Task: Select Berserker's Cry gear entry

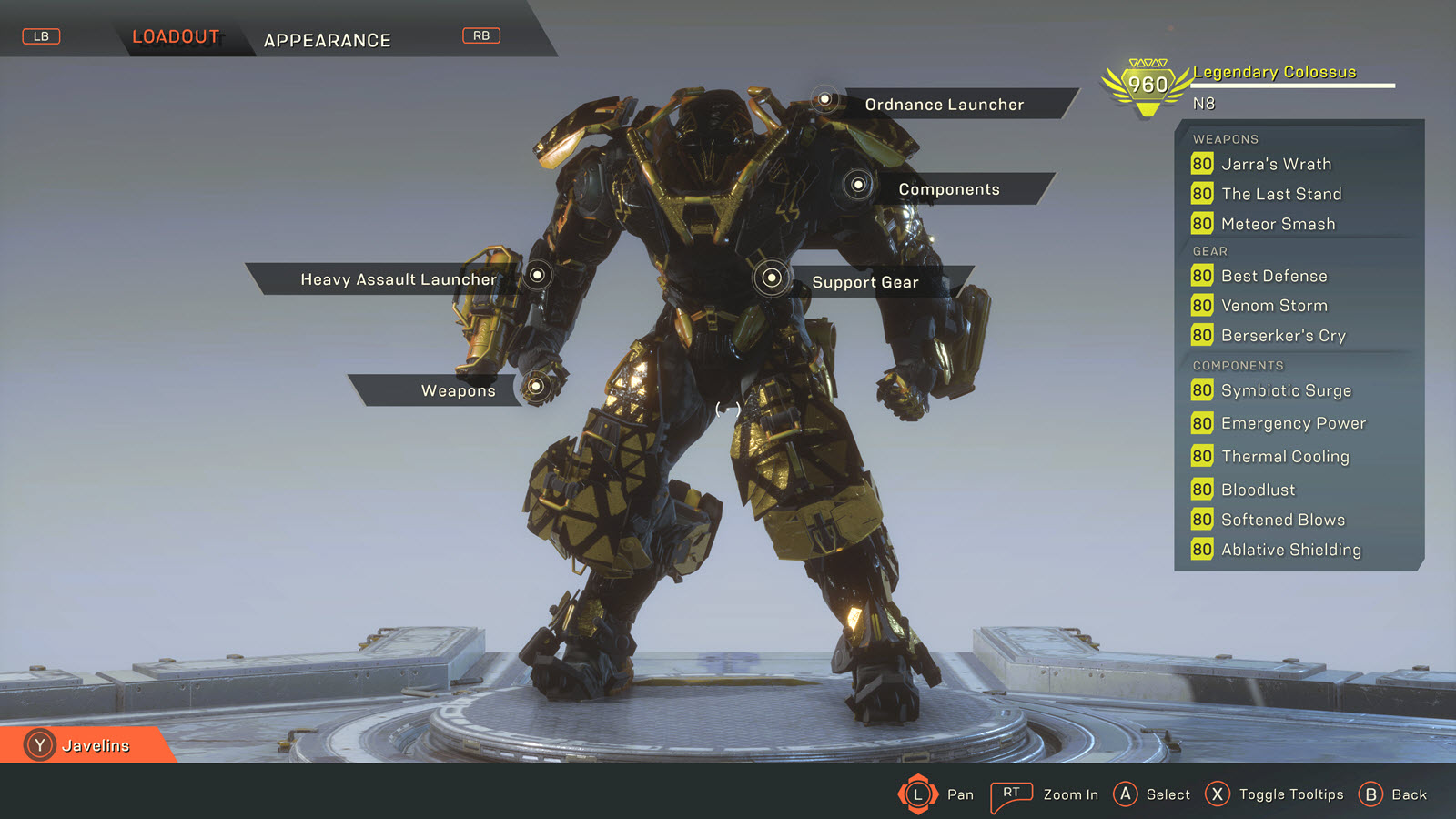Action: click(1283, 336)
